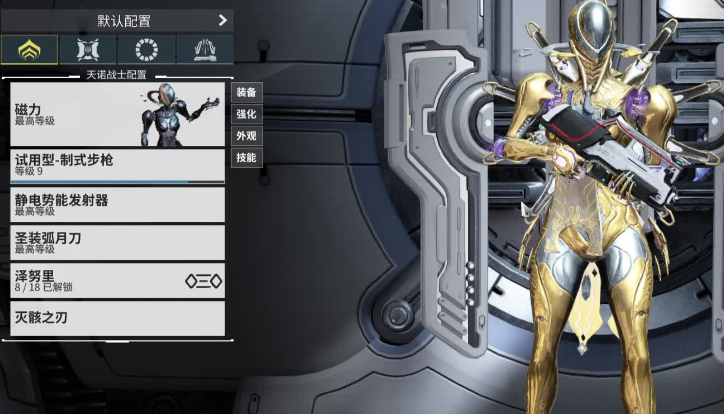Select the 试用型-制式步枪 primary weapon slot

click(x=117, y=166)
